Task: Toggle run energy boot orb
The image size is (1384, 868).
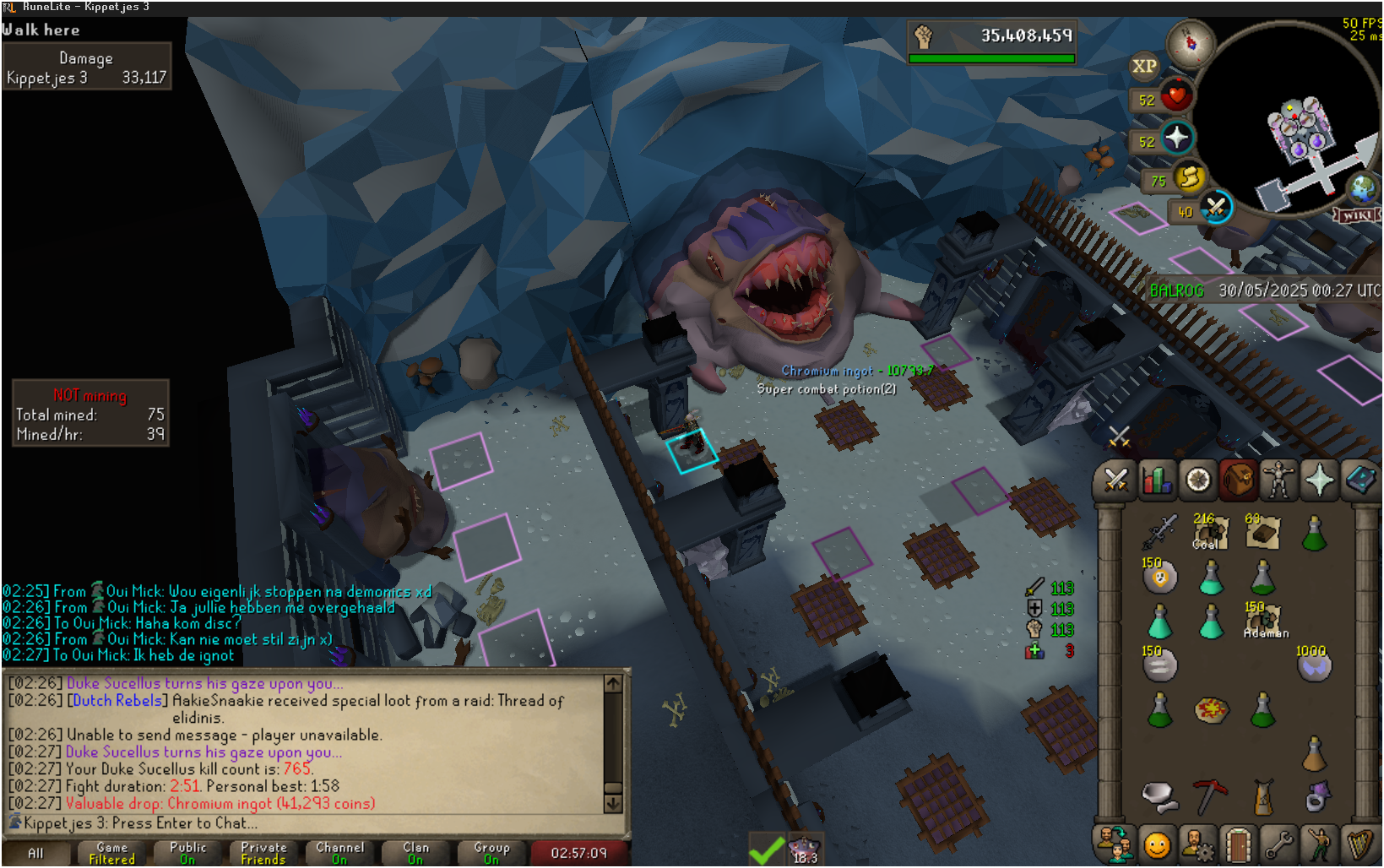Action: click(x=1190, y=177)
